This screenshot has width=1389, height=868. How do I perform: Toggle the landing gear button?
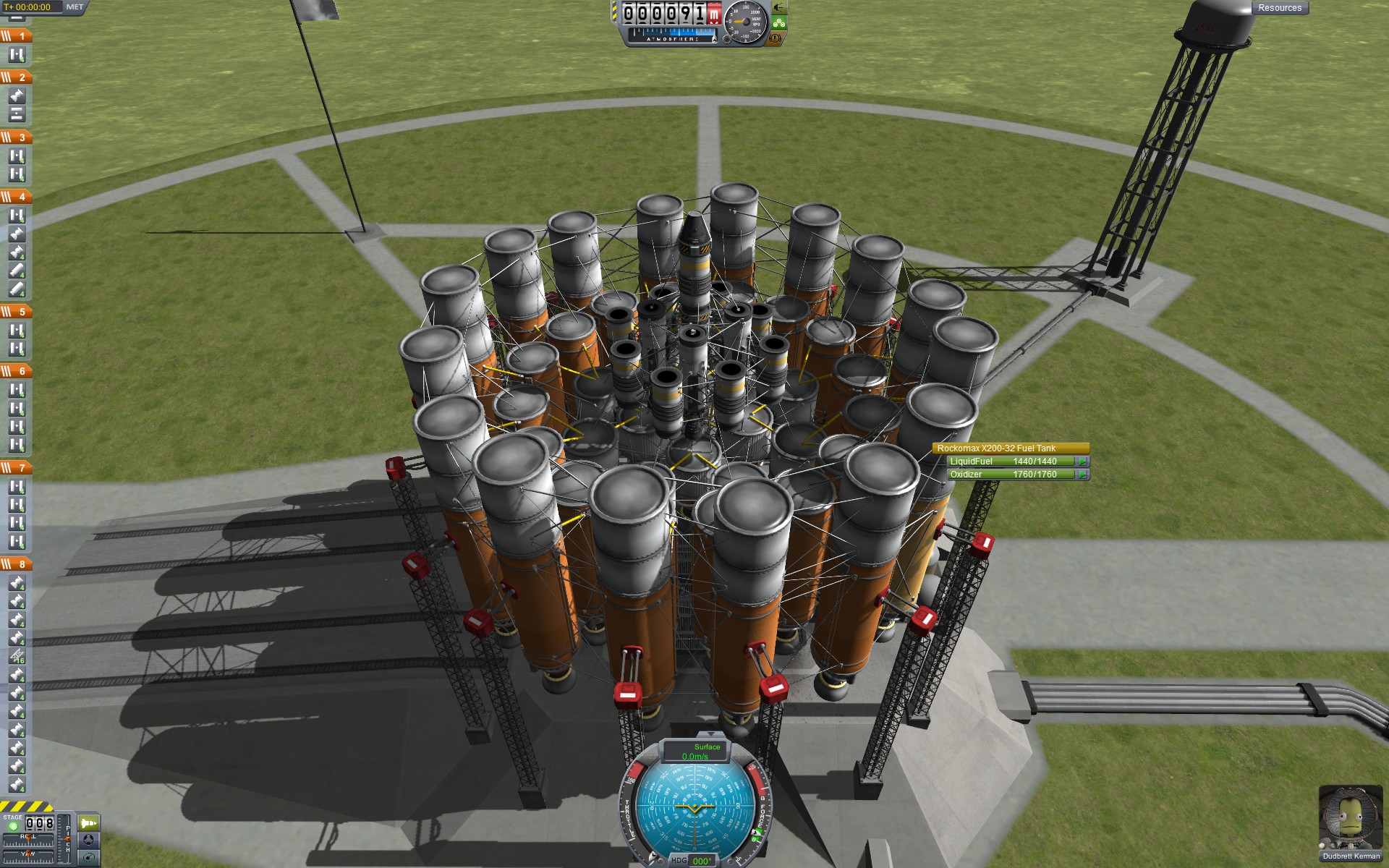778,22
